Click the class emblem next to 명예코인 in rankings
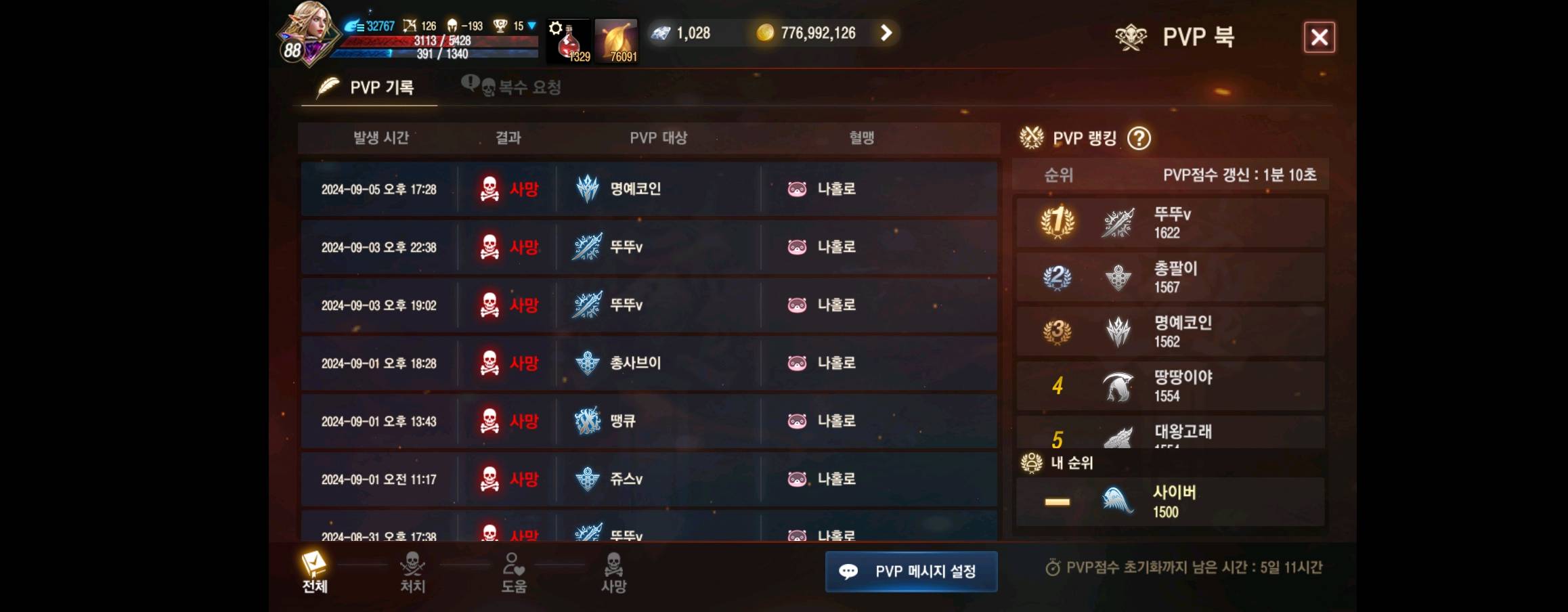Image resolution: width=1568 pixels, height=612 pixels. pyautogui.click(x=1120, y=332)
